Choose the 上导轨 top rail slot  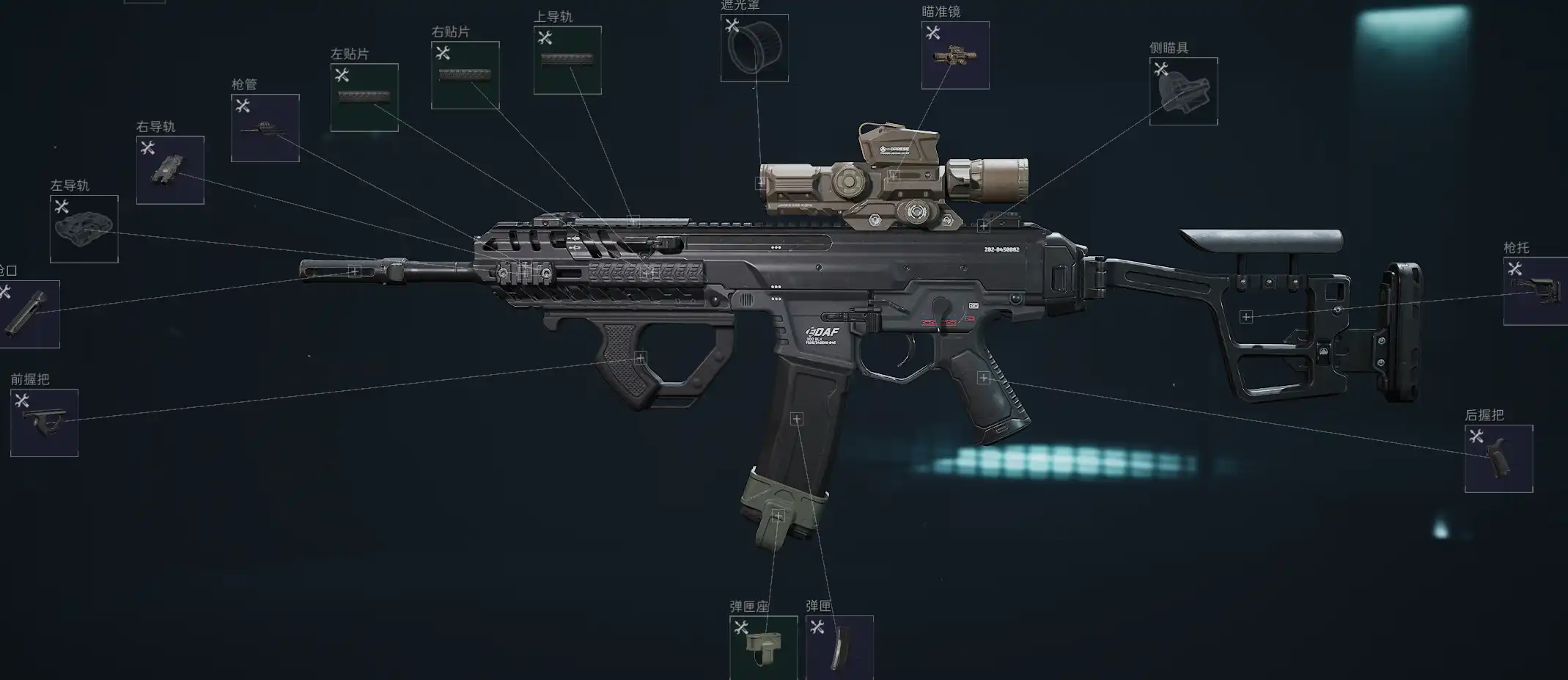click(567, 60)
